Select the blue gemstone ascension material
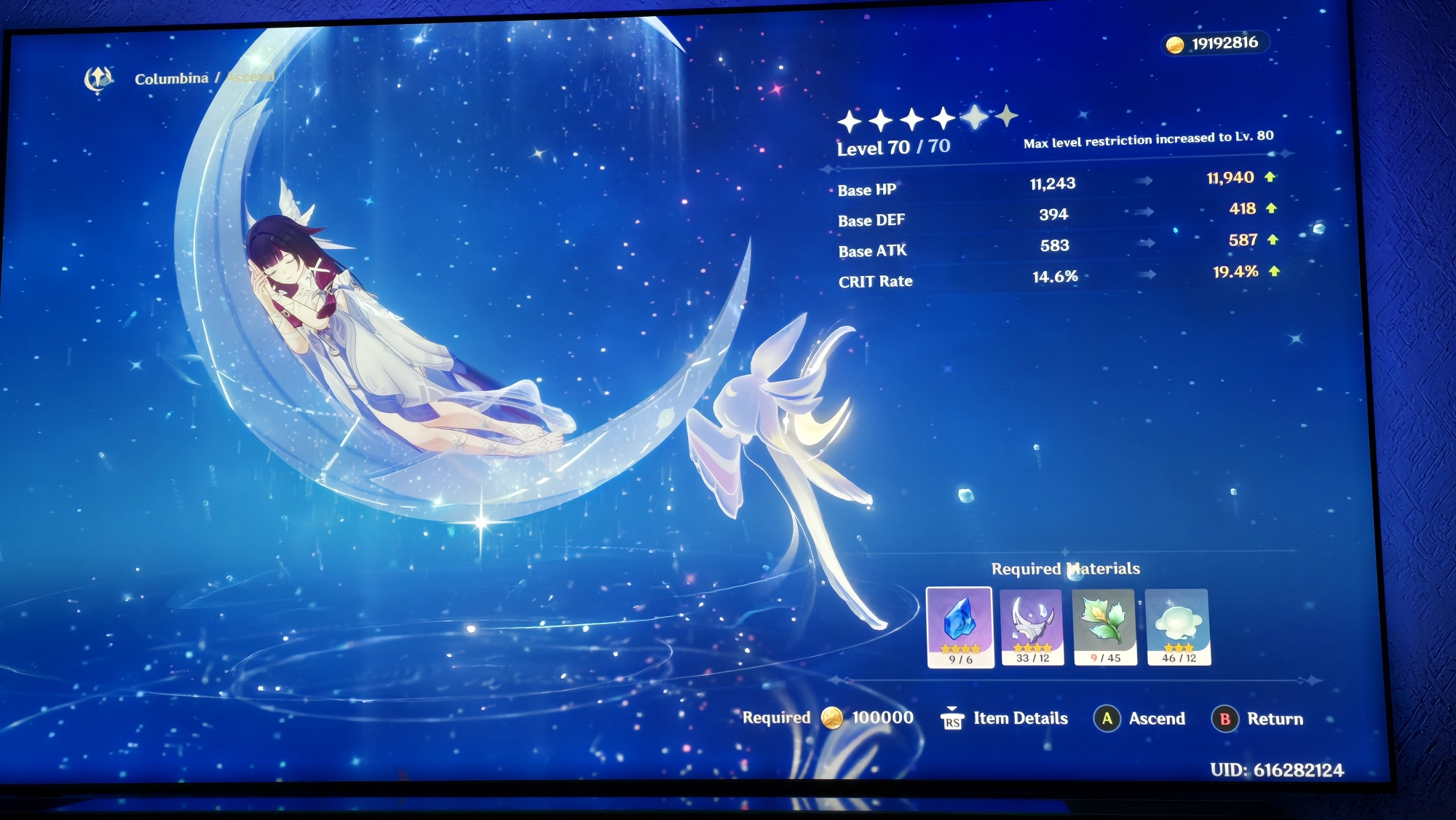The height and width of the screenshot is (820, 1456). [x=960, y=626]
